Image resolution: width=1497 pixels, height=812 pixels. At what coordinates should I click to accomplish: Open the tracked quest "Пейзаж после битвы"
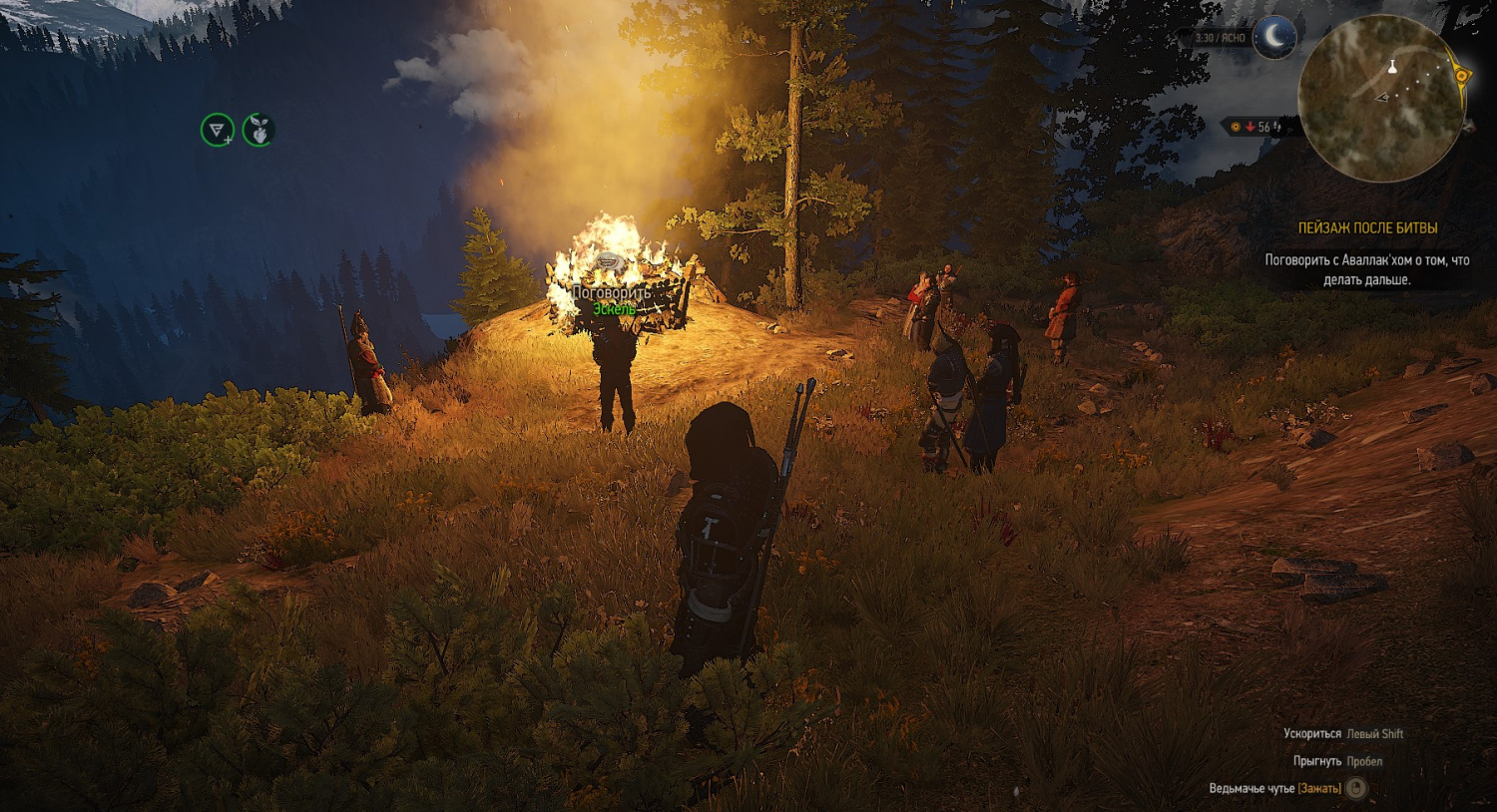click(x=1367, y=228)
